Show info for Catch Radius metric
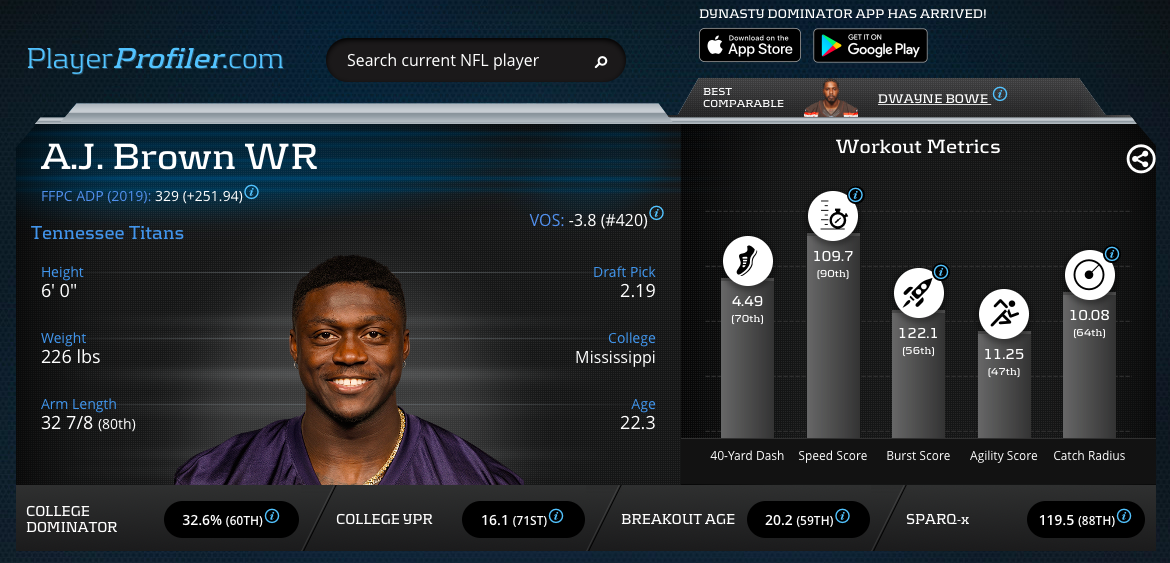Image resolution: width=1170 pixels, height=563 pixels. point(1111,254)
